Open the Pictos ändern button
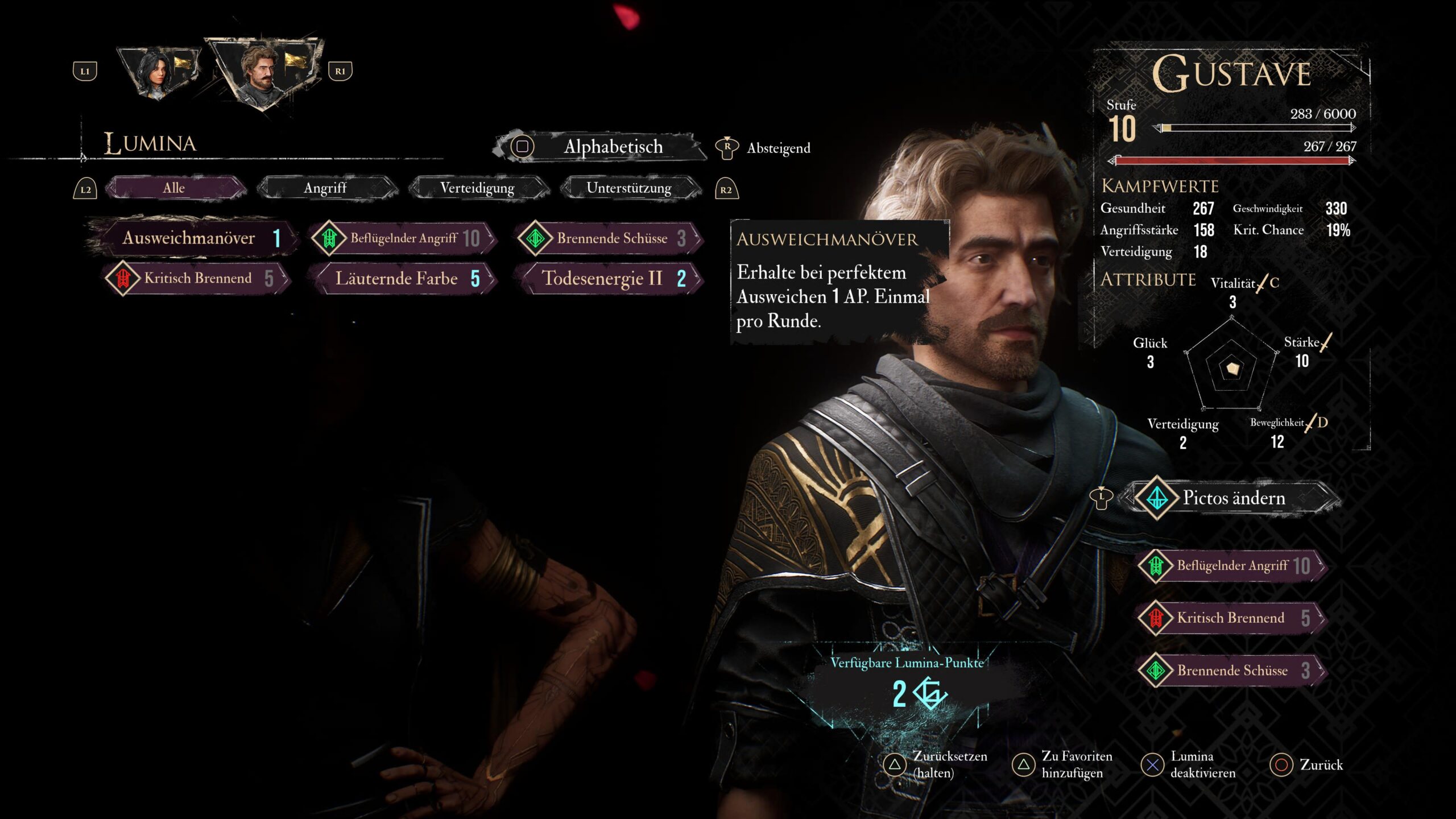Viewport: 1456px width, 819px height. tap(1233, 498)
